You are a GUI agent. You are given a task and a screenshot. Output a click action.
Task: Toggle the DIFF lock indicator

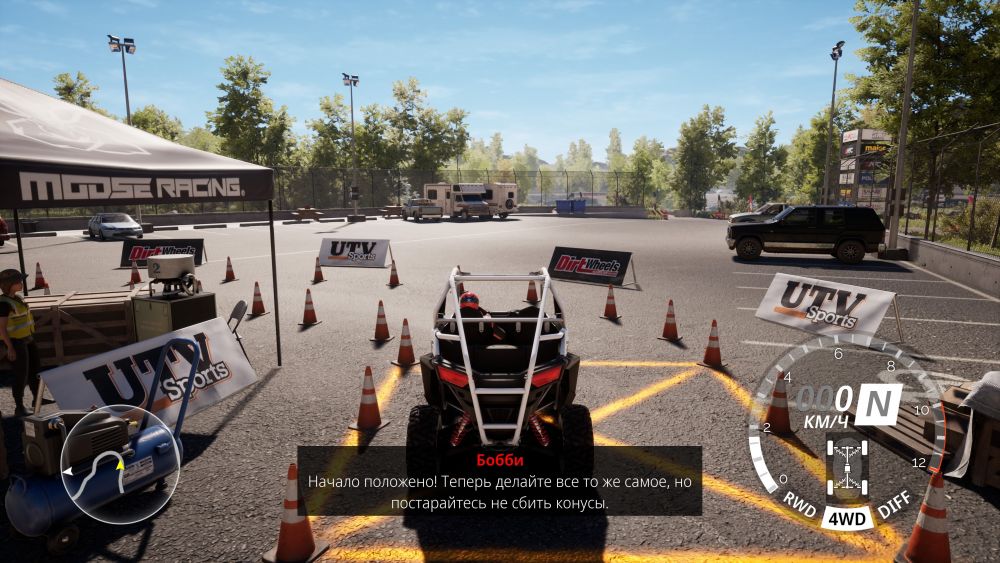coord(893,507)
